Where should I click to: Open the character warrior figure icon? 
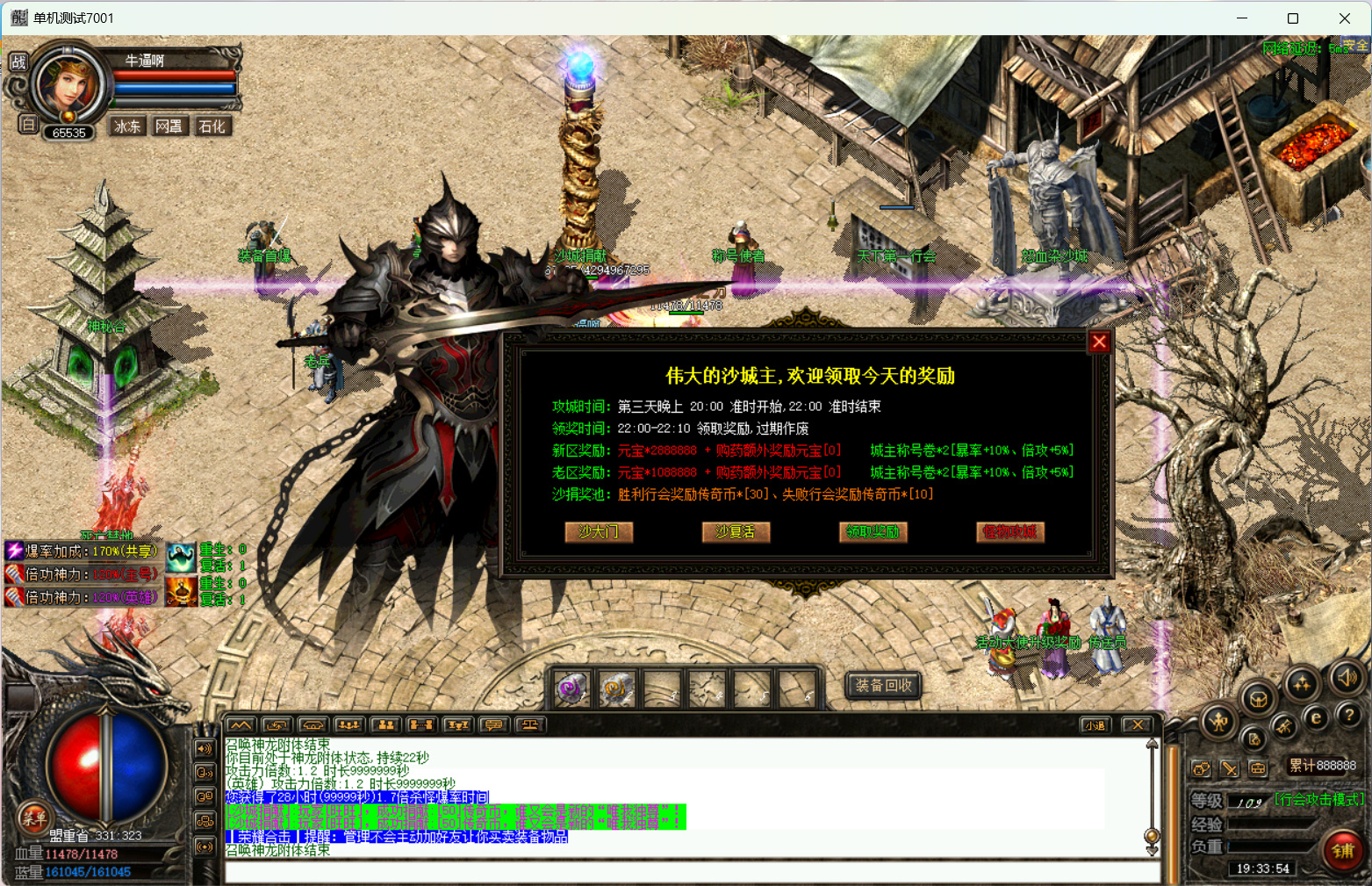click(x=1218, y=722)
